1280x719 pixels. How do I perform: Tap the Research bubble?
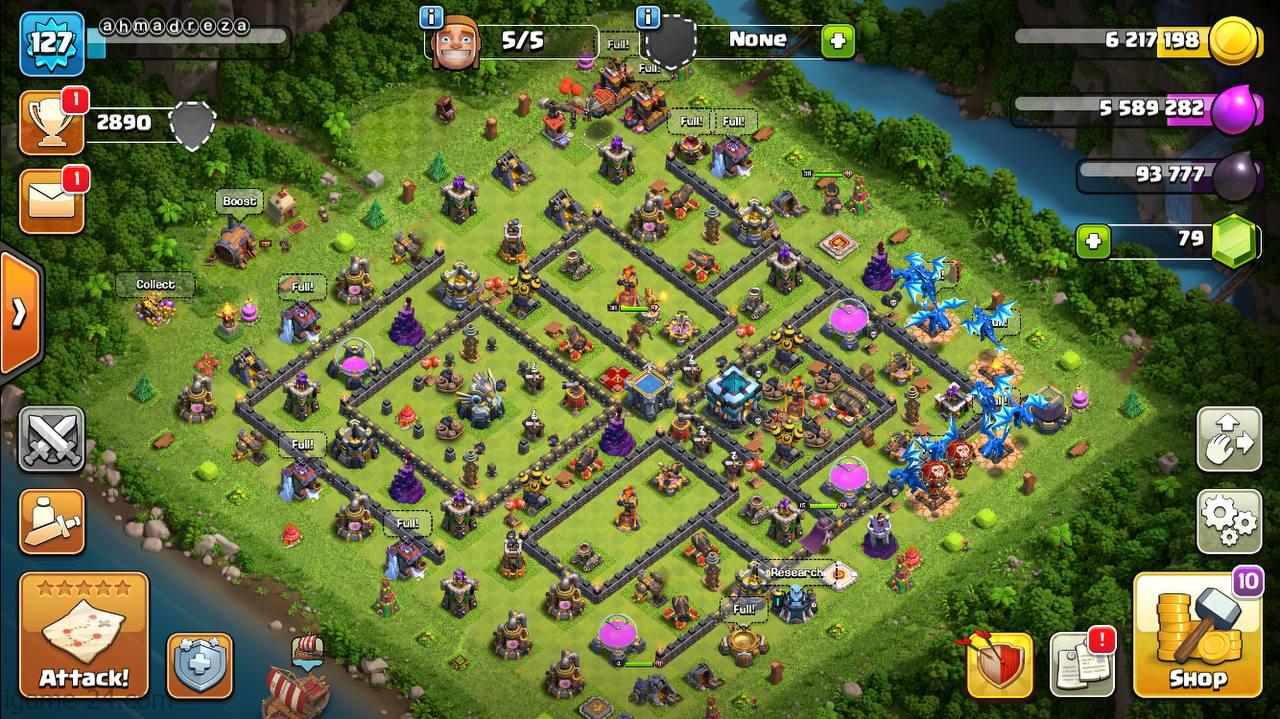(796, 573)
